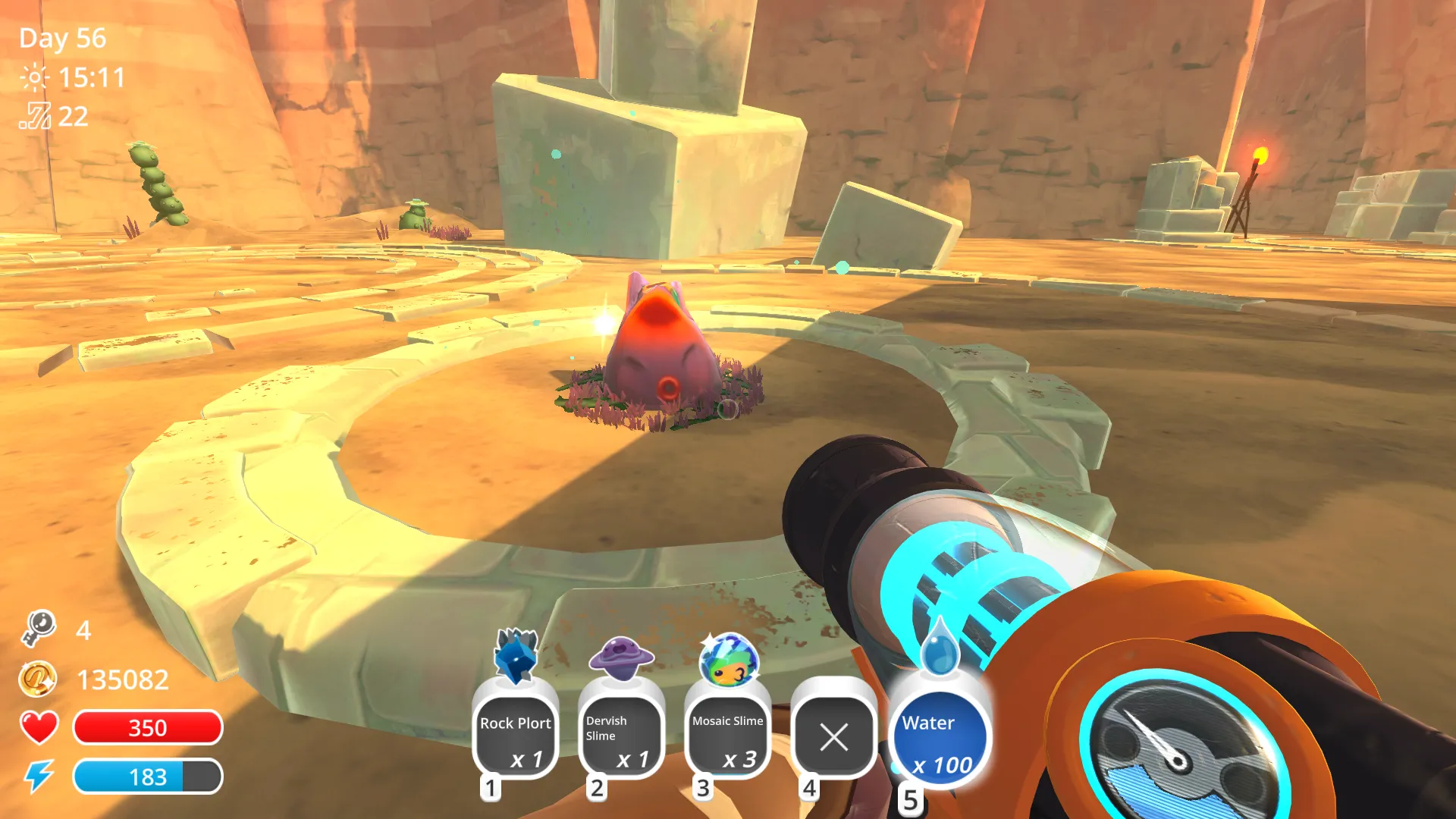The image size is (1456, 819).
Task: Switch to the Mosaic Slime slot
Action: (728, 736)
